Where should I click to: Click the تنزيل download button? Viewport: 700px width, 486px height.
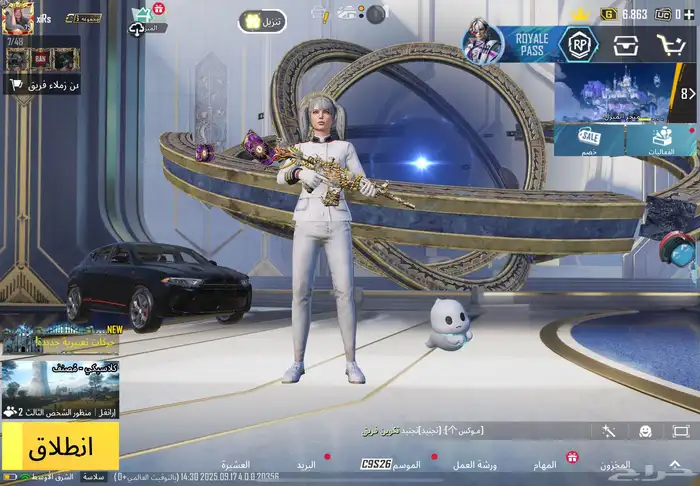(x=262, y=21)
